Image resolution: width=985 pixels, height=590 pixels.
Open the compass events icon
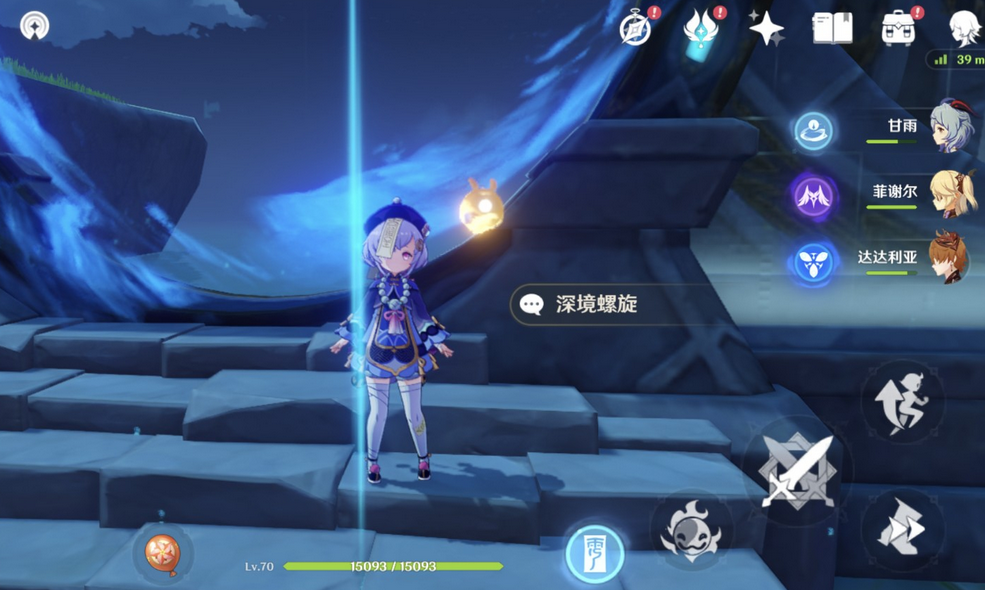pyautogui.click(x=636, y=29)
